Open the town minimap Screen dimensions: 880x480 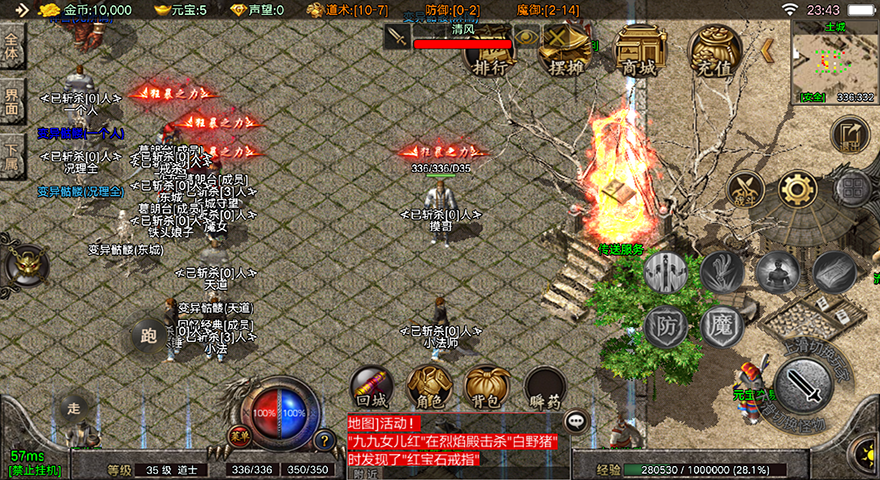tap(834, 62)
